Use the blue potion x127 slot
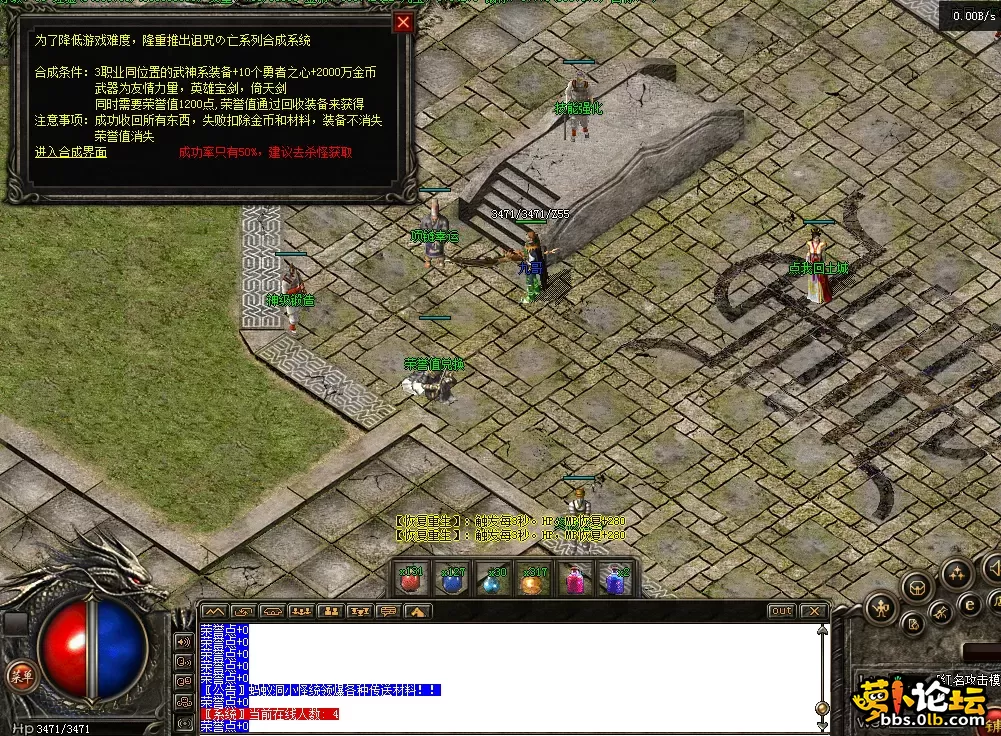 pos(453,579)
